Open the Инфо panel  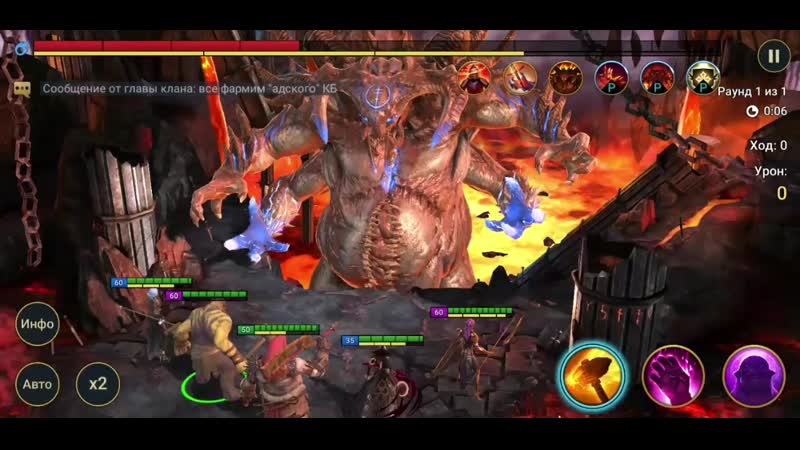38,324
